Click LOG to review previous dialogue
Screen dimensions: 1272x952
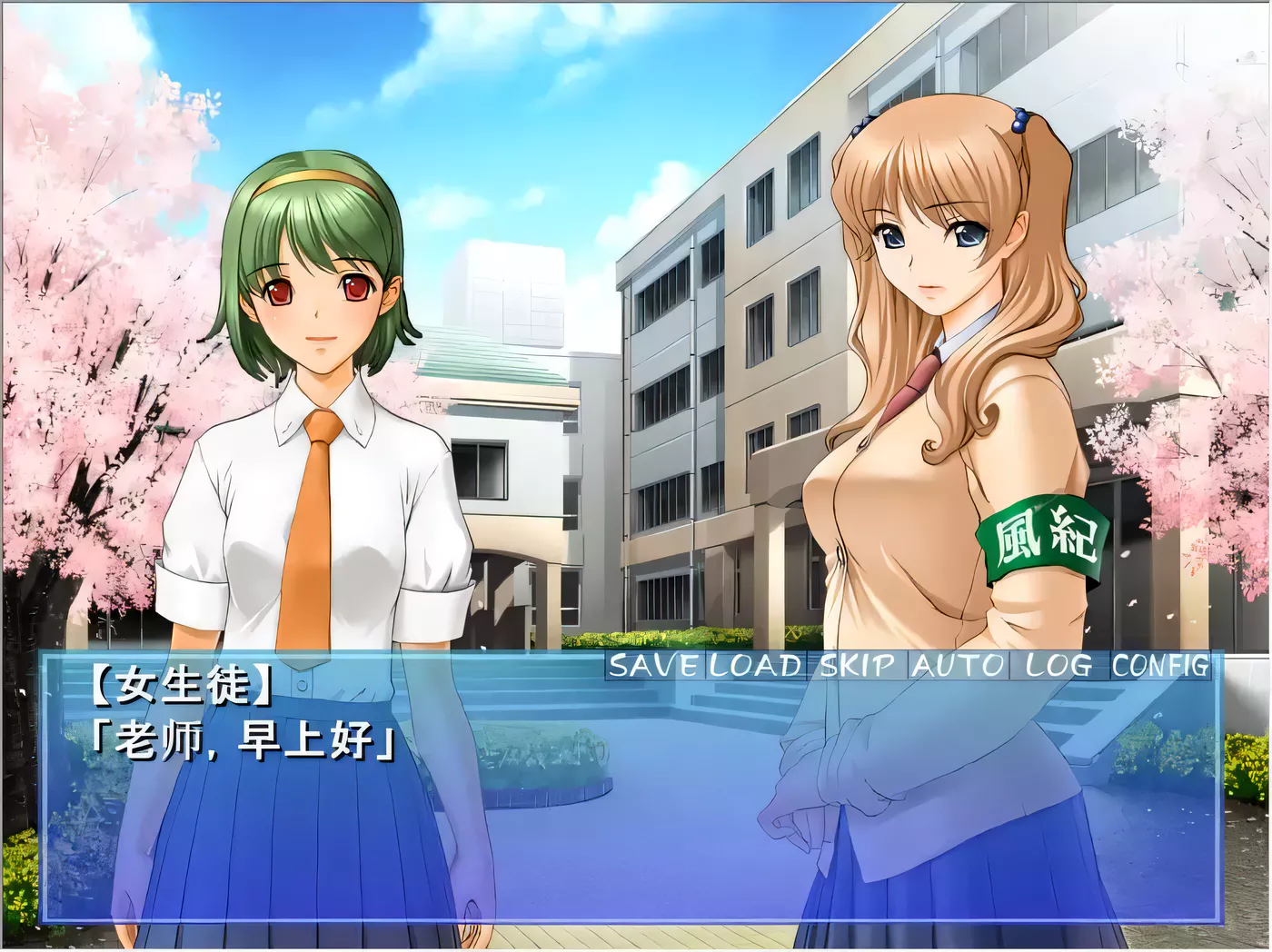[1059, 666]
